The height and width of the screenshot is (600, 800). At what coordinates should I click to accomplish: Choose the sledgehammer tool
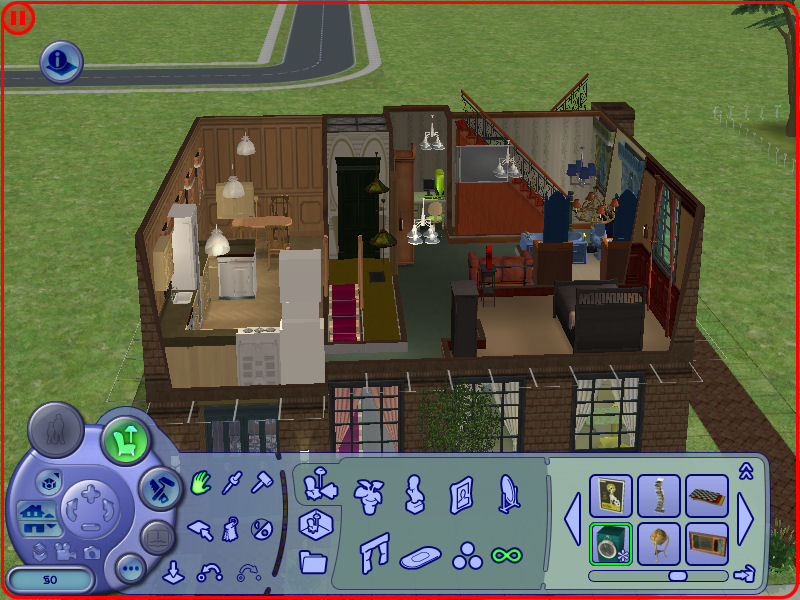[261, 484]
